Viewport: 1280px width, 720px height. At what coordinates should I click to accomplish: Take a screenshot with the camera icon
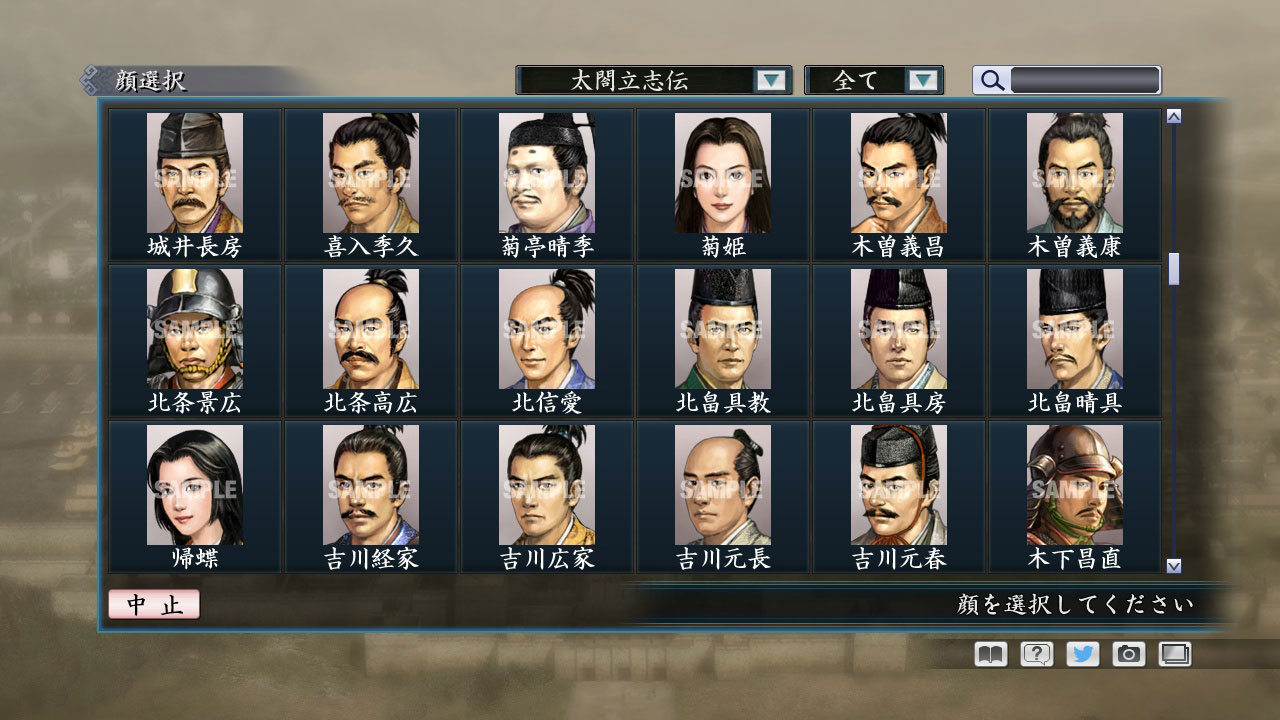coord(1127,653)
